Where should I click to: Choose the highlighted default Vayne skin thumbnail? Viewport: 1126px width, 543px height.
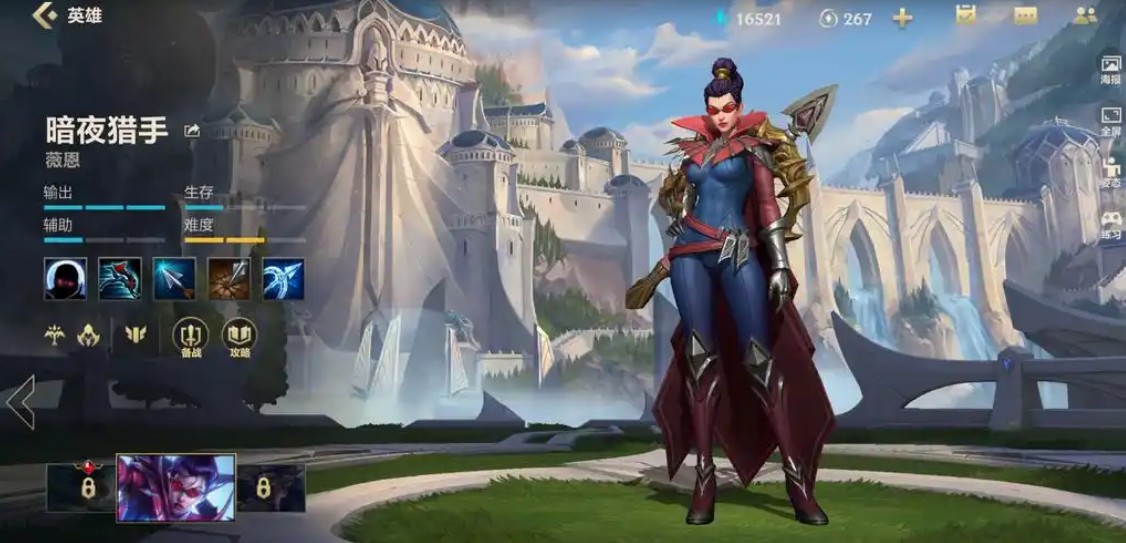pyautogui.click(x=176, y=488)
